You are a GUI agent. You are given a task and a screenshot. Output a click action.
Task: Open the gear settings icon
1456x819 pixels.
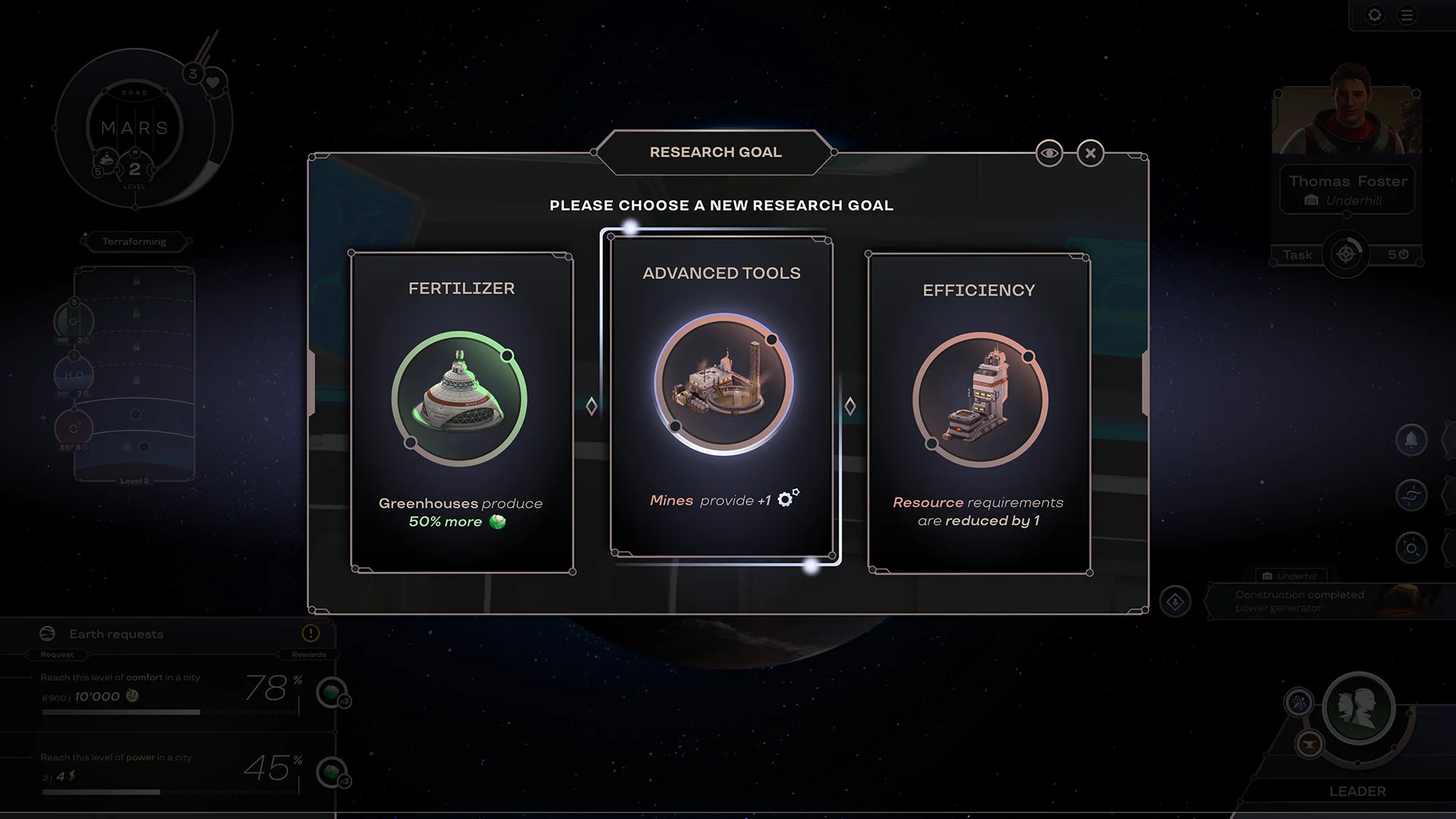pyautogui.click(x=1374, y=15)
